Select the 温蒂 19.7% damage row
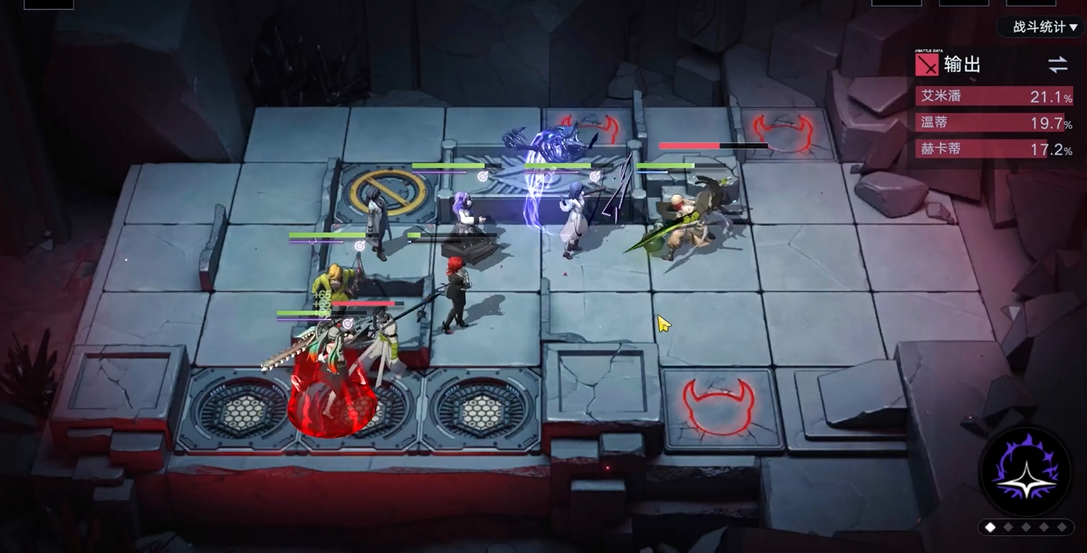 [x=996, y=123]
